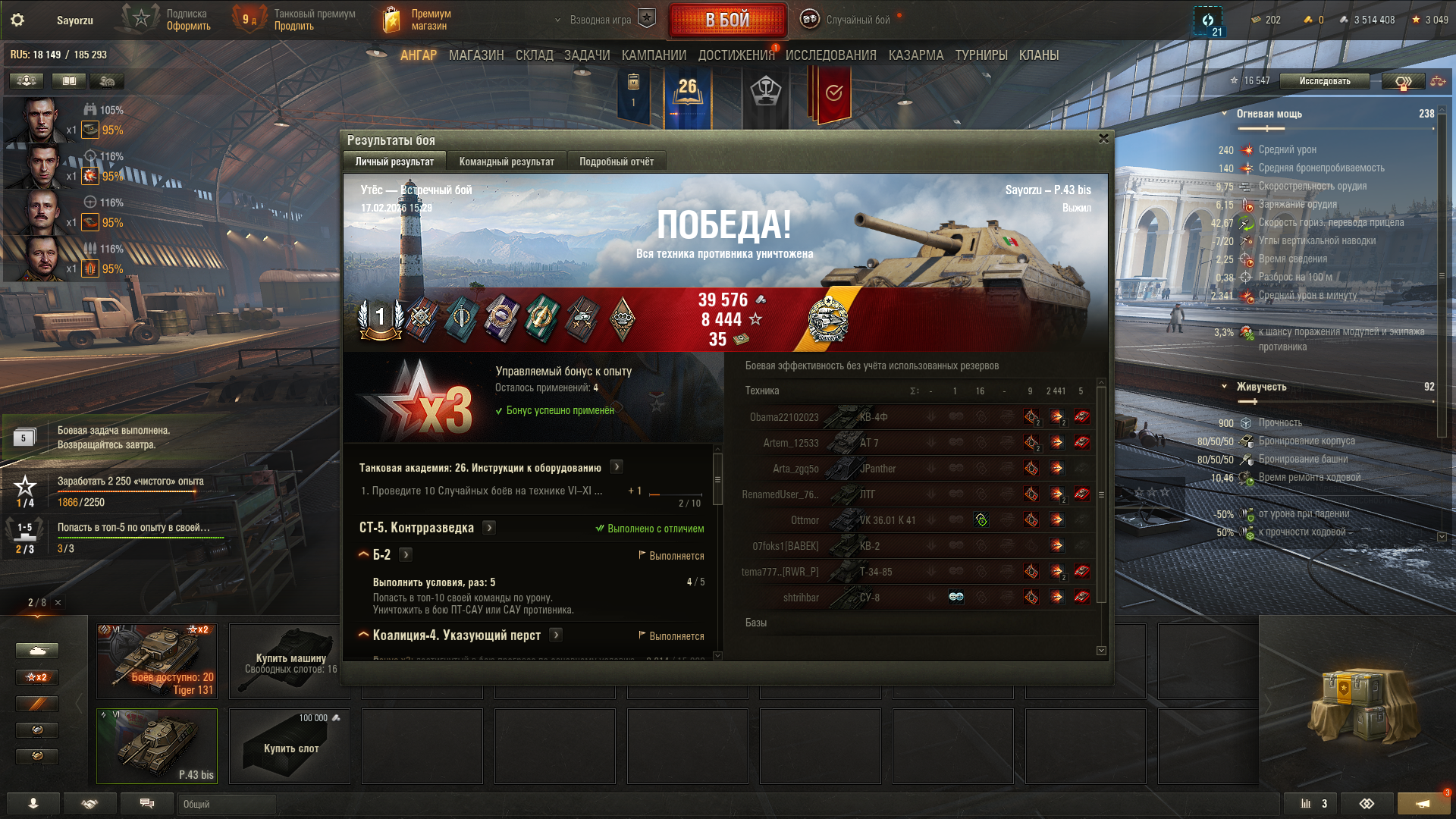View the ДОСТИЖЕНИЯ page

pos(736,55)
